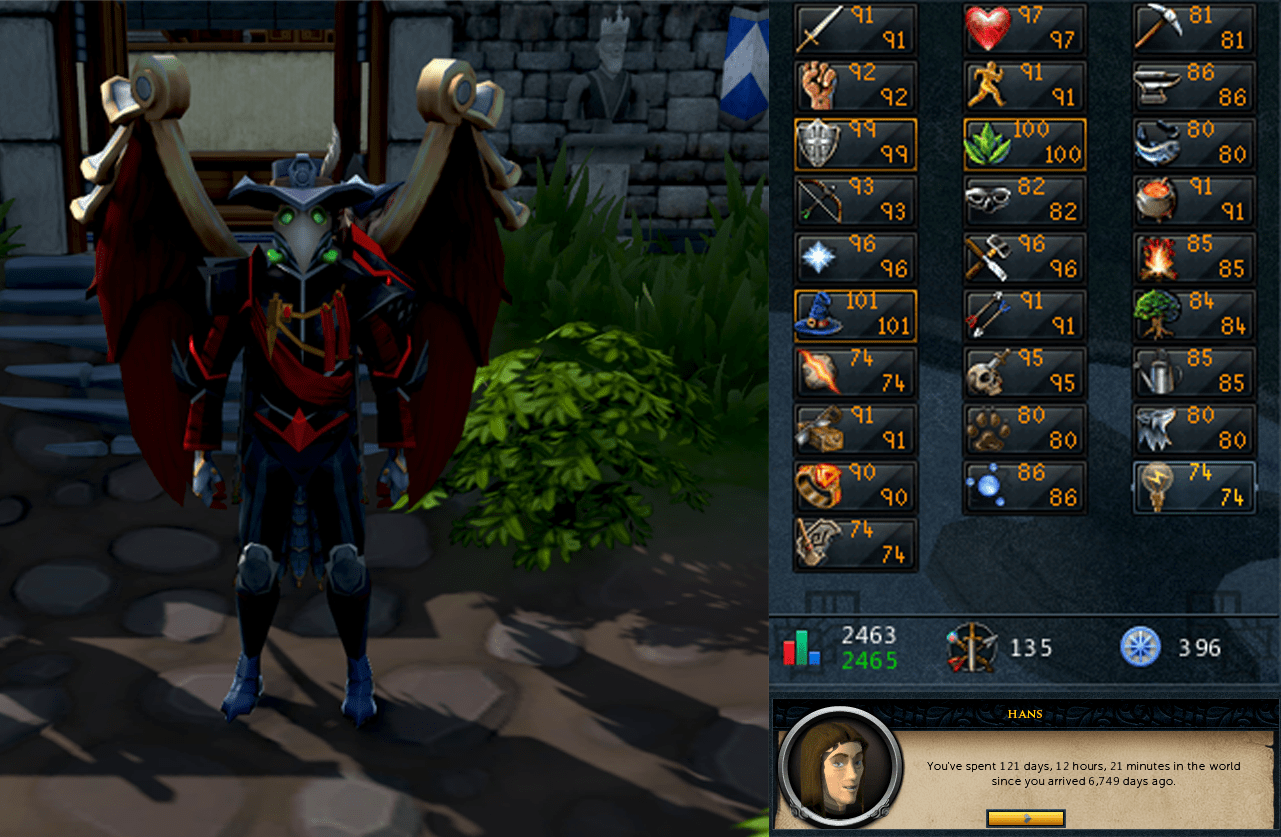The image size is (1281, 837).
Task: Open the Attack skill guide
Action: (x=855, y=29)
